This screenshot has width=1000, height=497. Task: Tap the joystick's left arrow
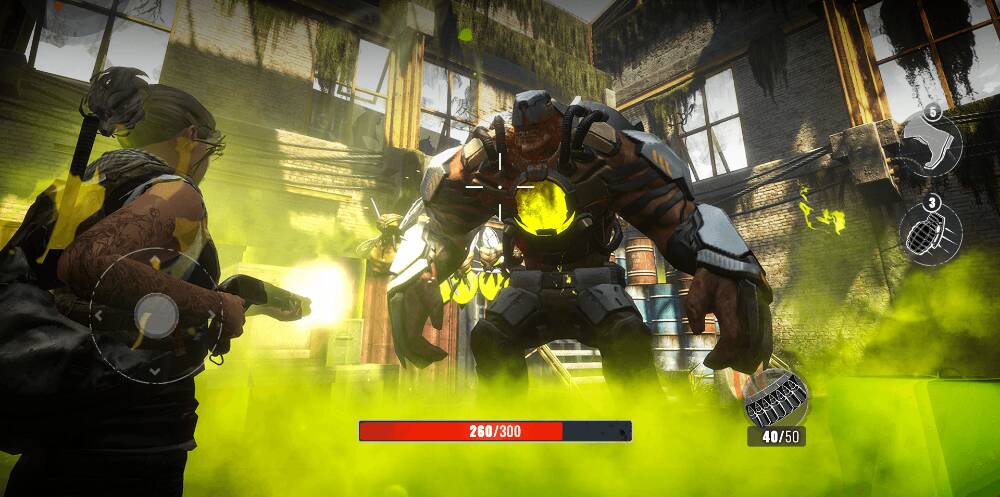tap(98, 314)
